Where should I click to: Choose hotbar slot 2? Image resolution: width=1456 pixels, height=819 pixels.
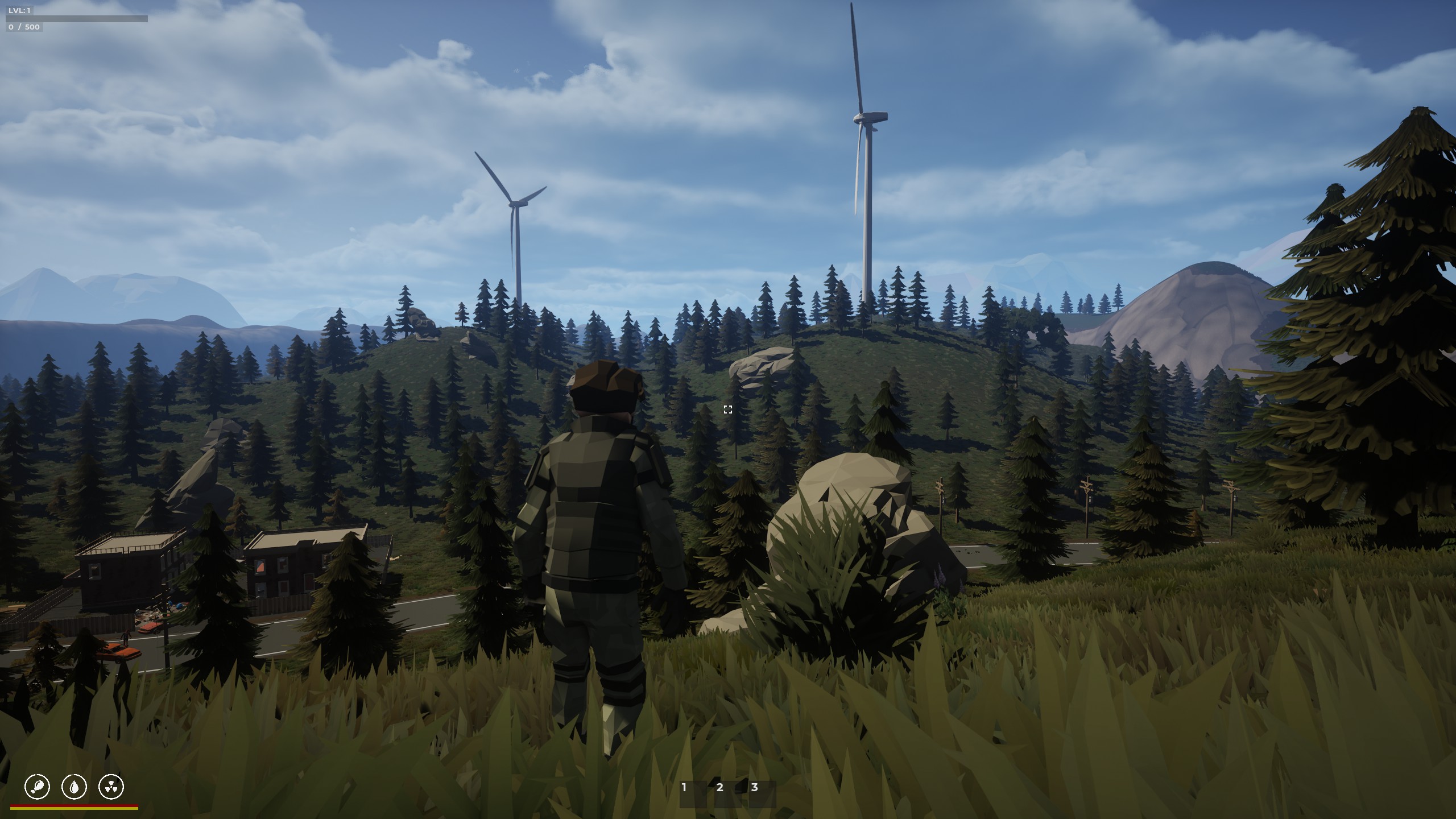click(x=727, y=794)
